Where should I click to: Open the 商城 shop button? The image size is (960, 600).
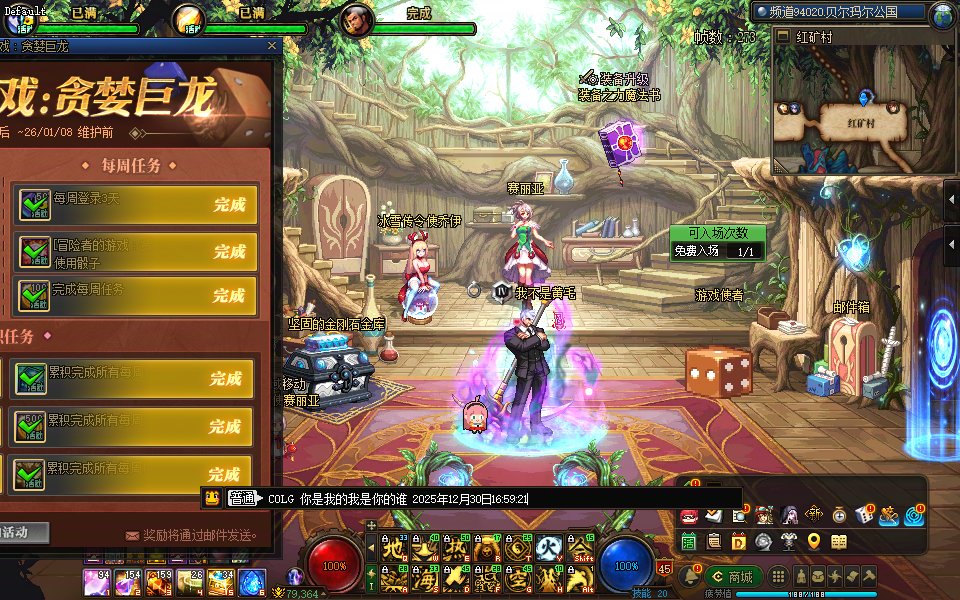click(734, 576)
